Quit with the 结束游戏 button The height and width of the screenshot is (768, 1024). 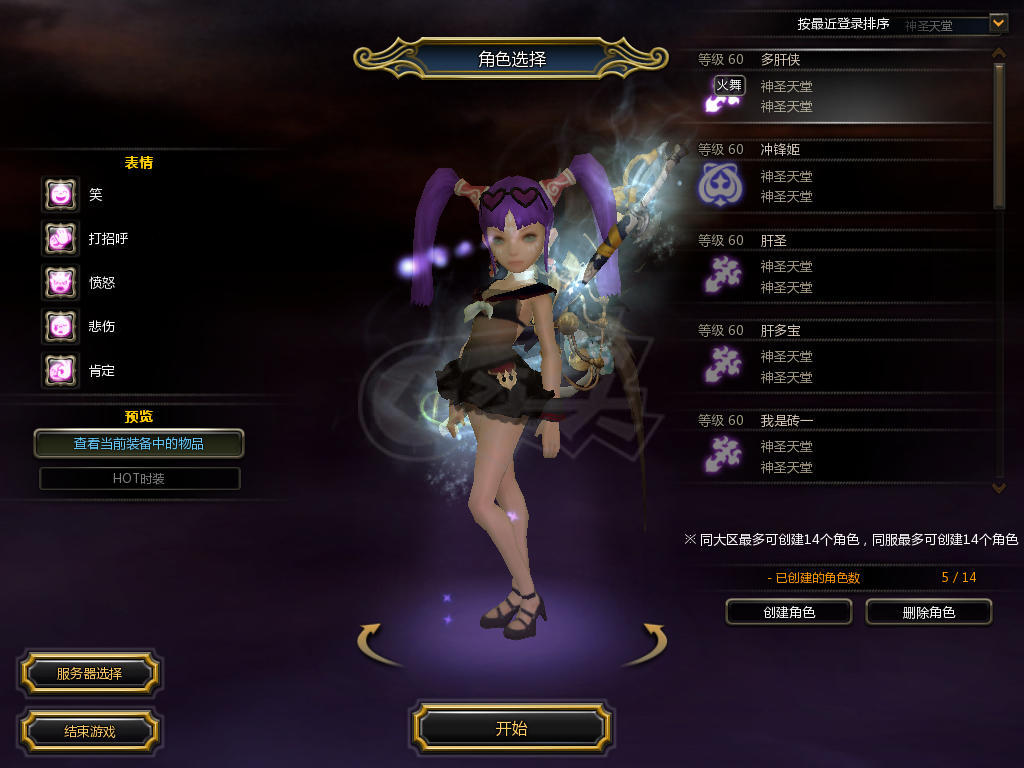(89, 731)
